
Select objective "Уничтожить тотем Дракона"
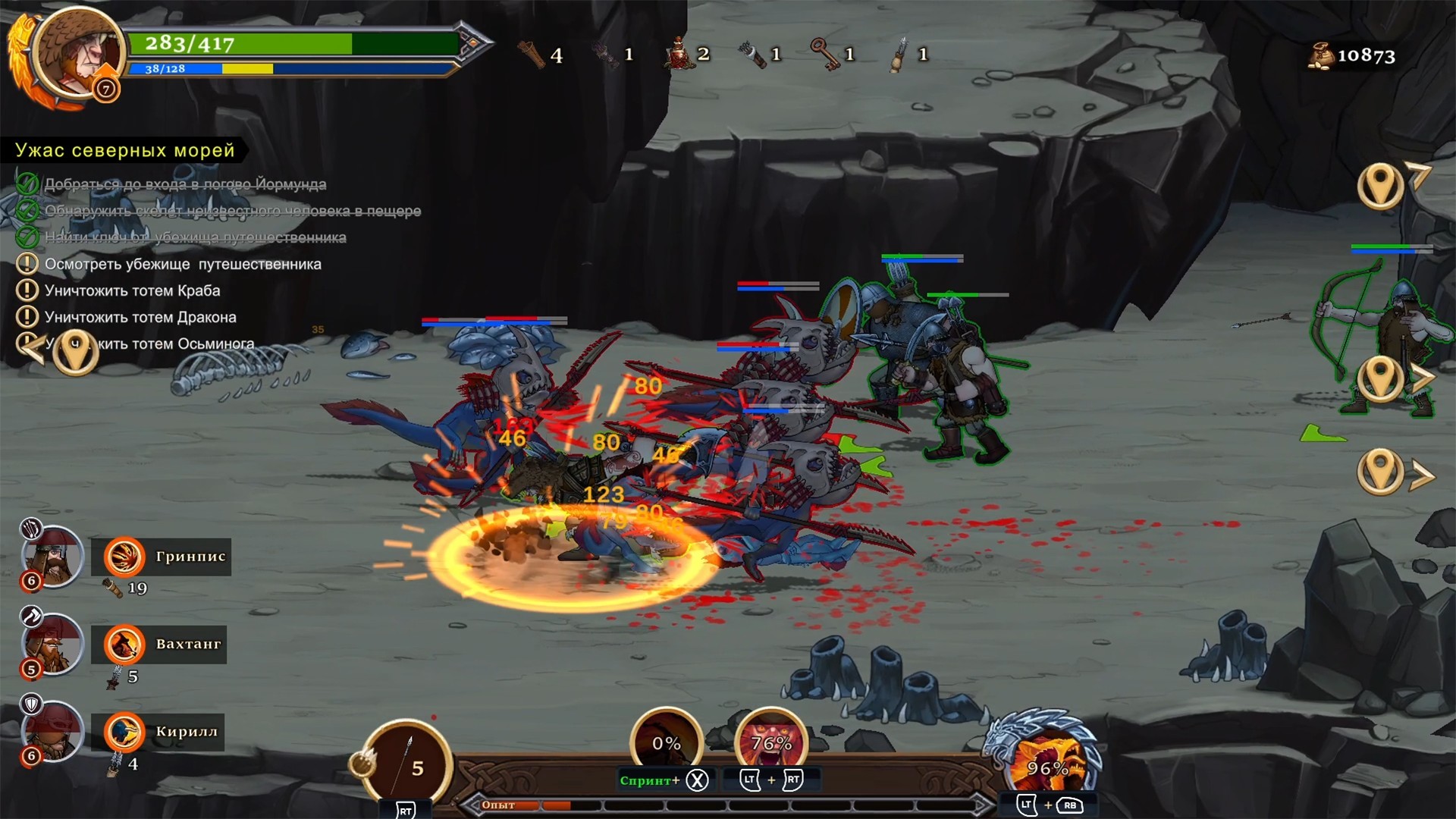click(x=140, y=317)
